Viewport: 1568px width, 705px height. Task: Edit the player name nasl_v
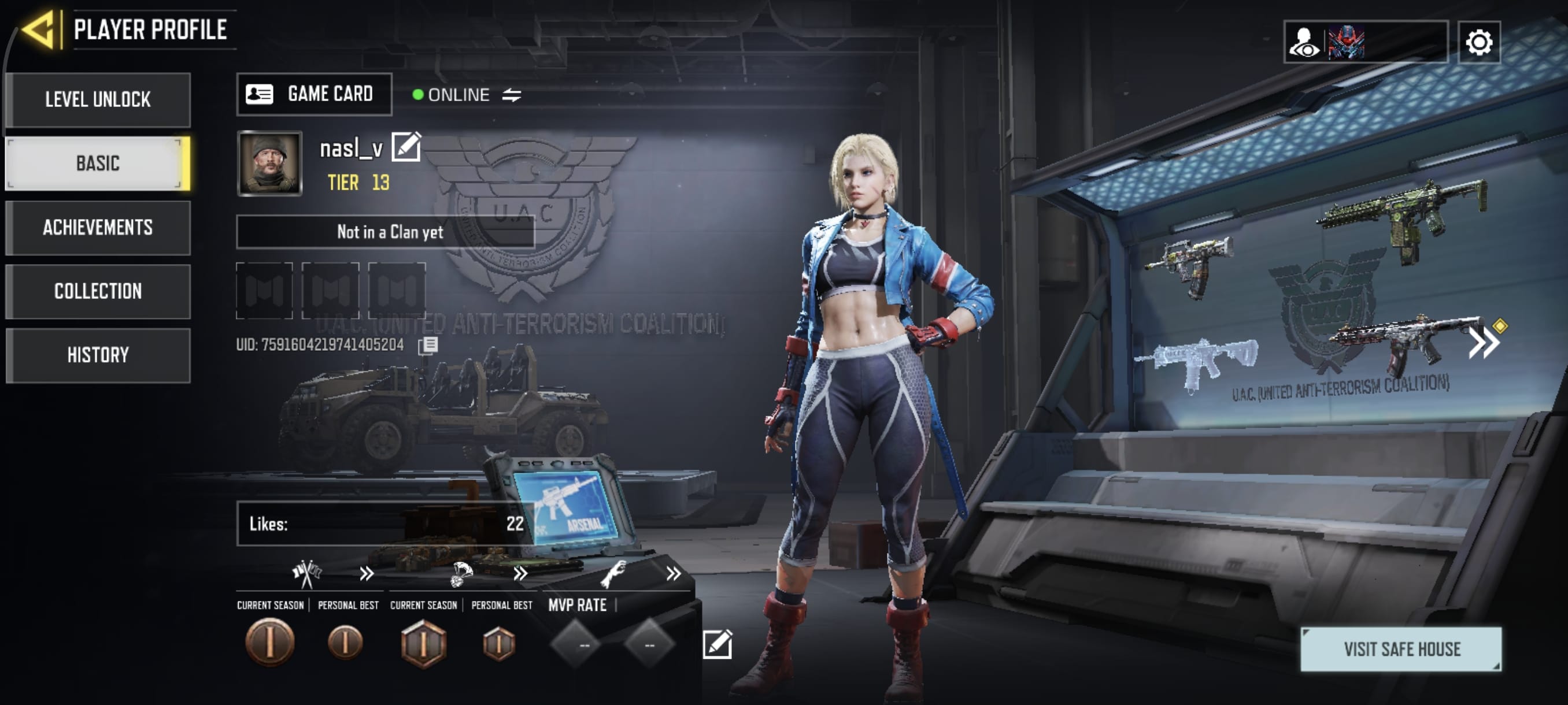pyautogui.click(x=406, y=147)
